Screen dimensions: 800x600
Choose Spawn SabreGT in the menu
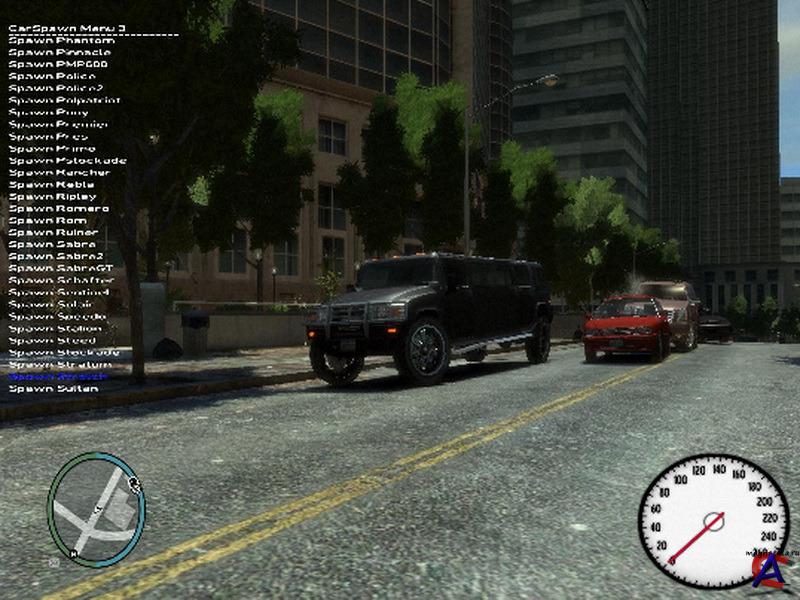pyautogui.click(x=60, y=268)
